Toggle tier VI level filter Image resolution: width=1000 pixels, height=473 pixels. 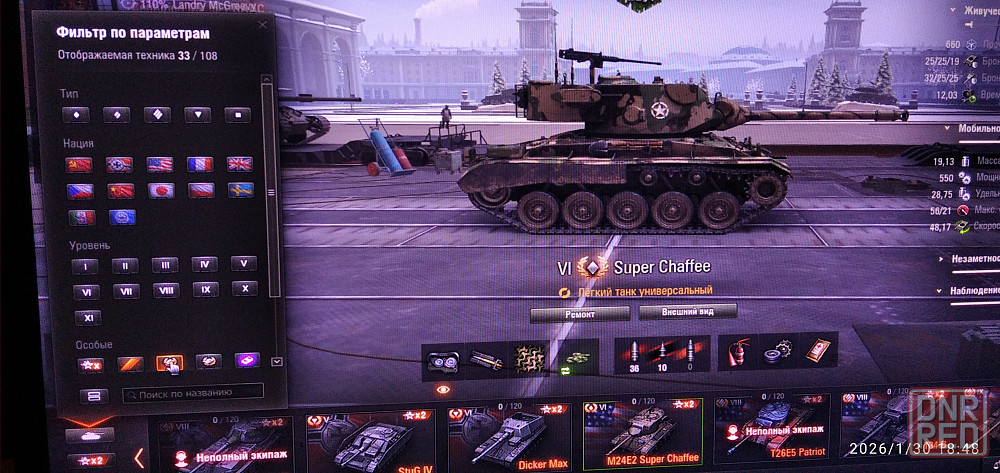[x=85, y=291]
